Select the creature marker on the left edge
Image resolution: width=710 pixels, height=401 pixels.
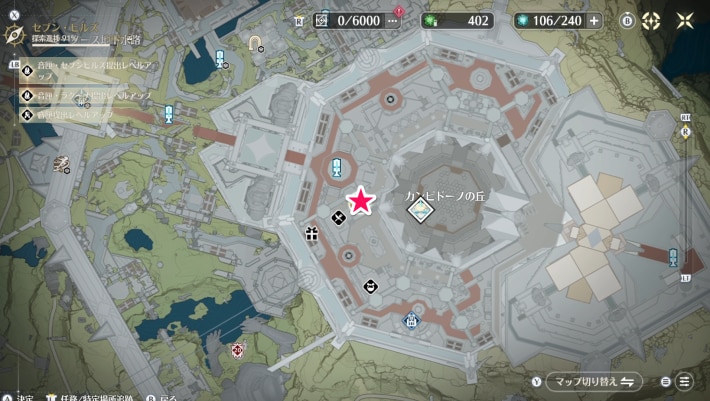click(x=61, y=163)
